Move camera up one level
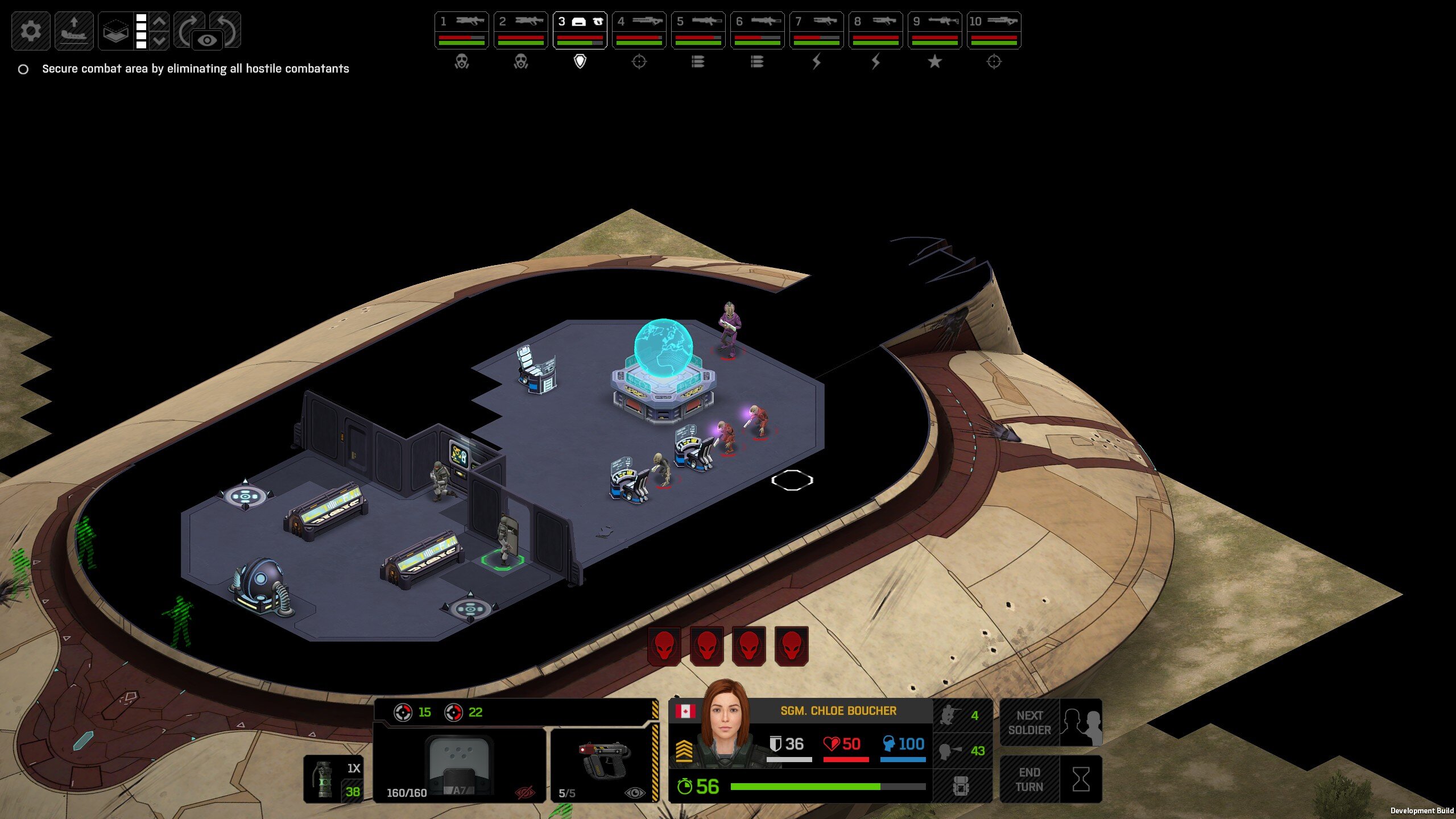Screen dimensions: 1456x819 click(160, 22)
